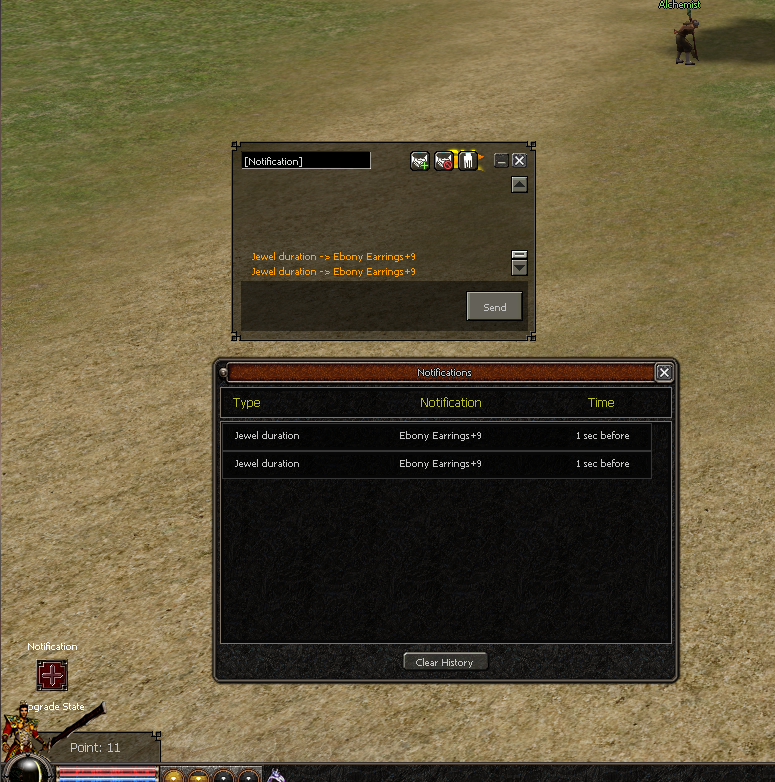Viewport: 775px width, 782px height.
Task: Click the block-user handshake icon
Action: coord(444,160)
